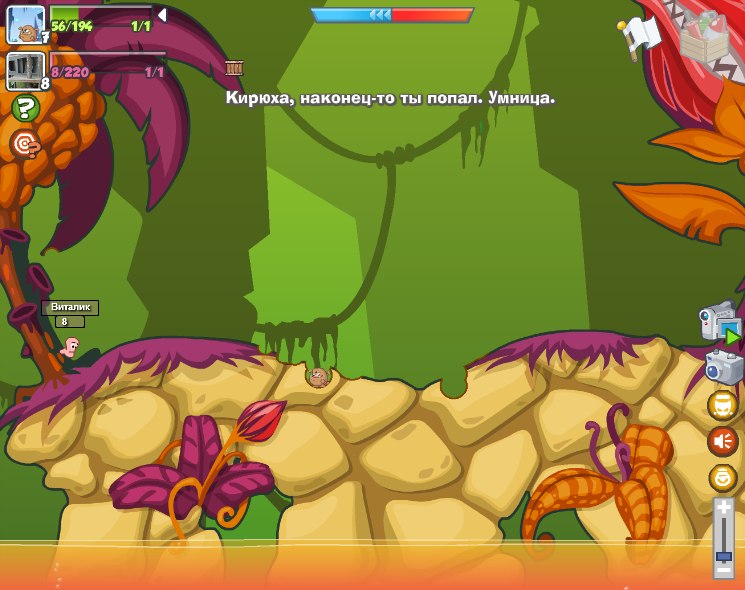Open the weapons crate inventory
Image resolution: width=745 pixels, height=590 pixels.
[704, 36]
